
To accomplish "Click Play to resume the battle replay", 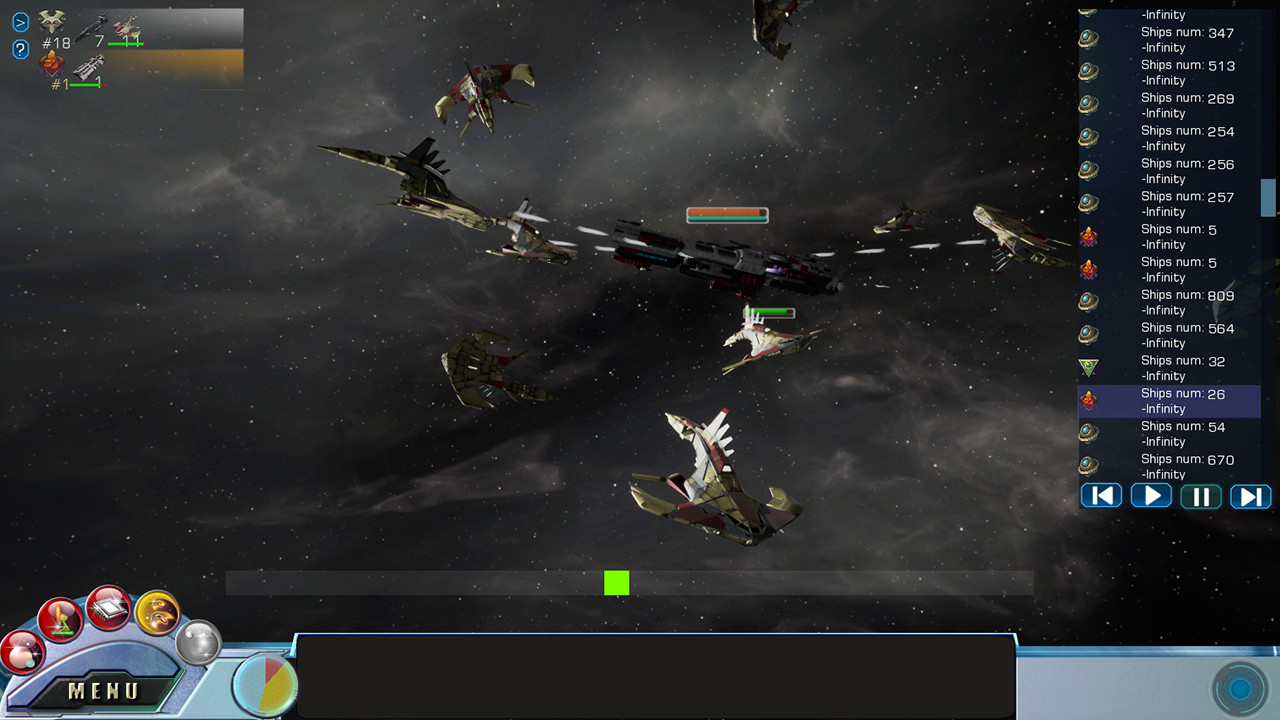I will coord(1151,496).
